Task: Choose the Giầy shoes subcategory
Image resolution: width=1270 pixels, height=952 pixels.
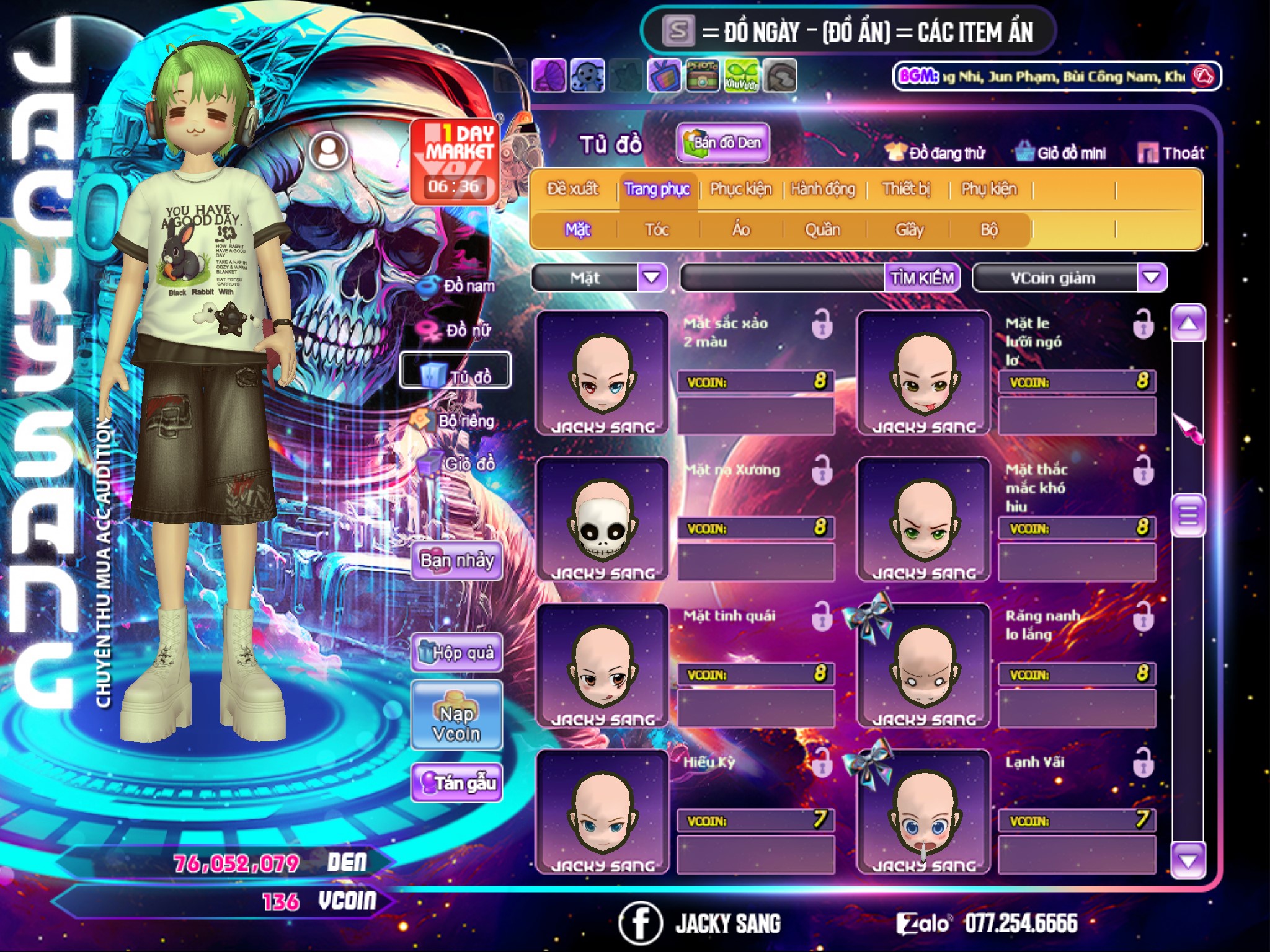Action: tap(909, 230)
